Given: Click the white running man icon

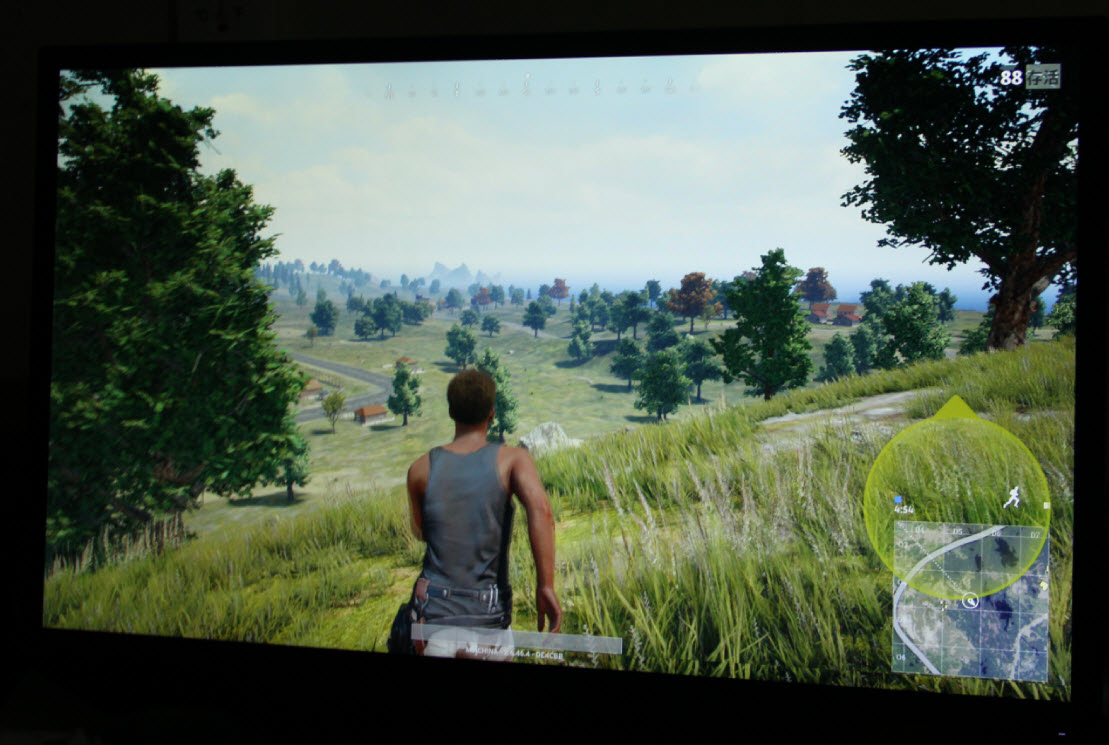Looking at the screenshot, I should 1012,497.
